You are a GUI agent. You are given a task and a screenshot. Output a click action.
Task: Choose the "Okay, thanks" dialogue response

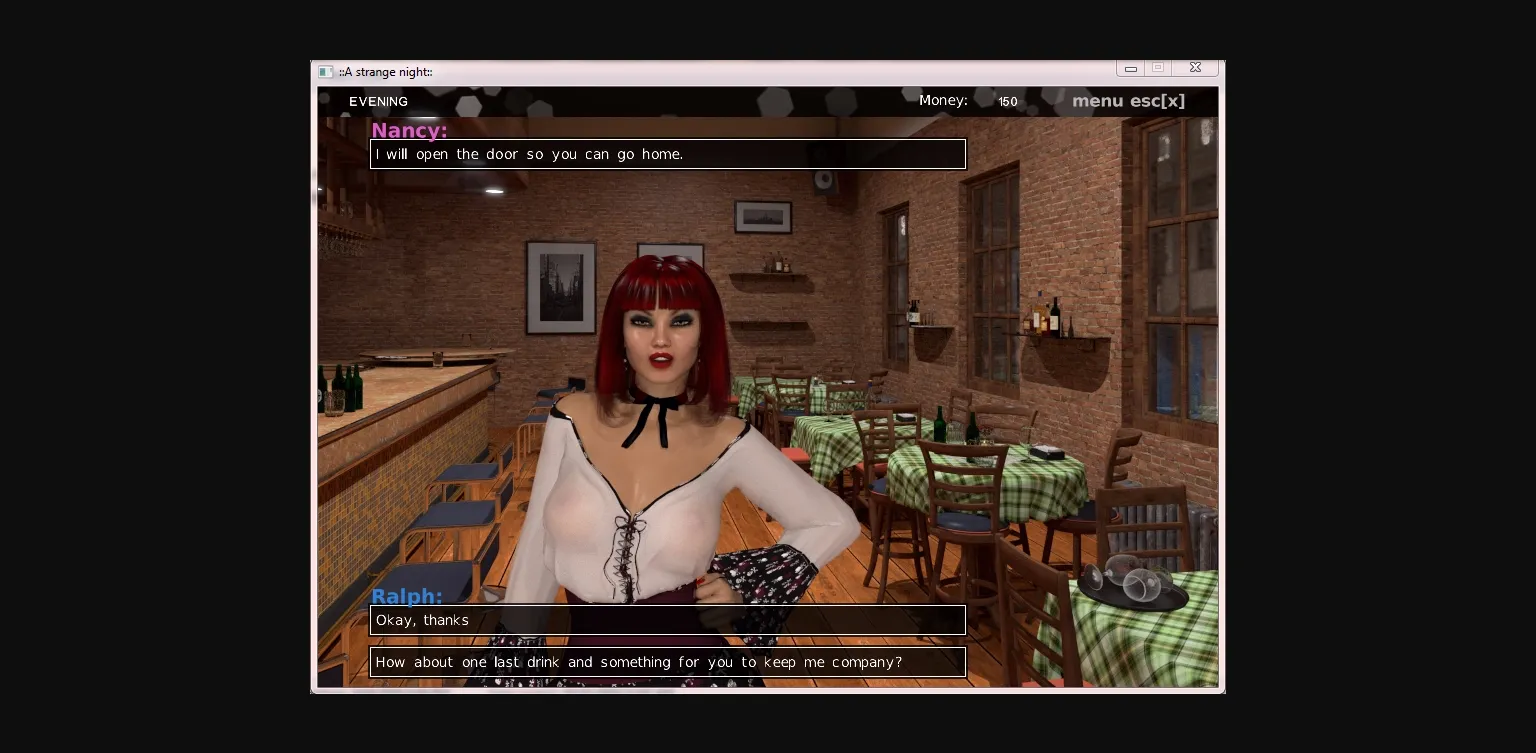tap(668, 620)
